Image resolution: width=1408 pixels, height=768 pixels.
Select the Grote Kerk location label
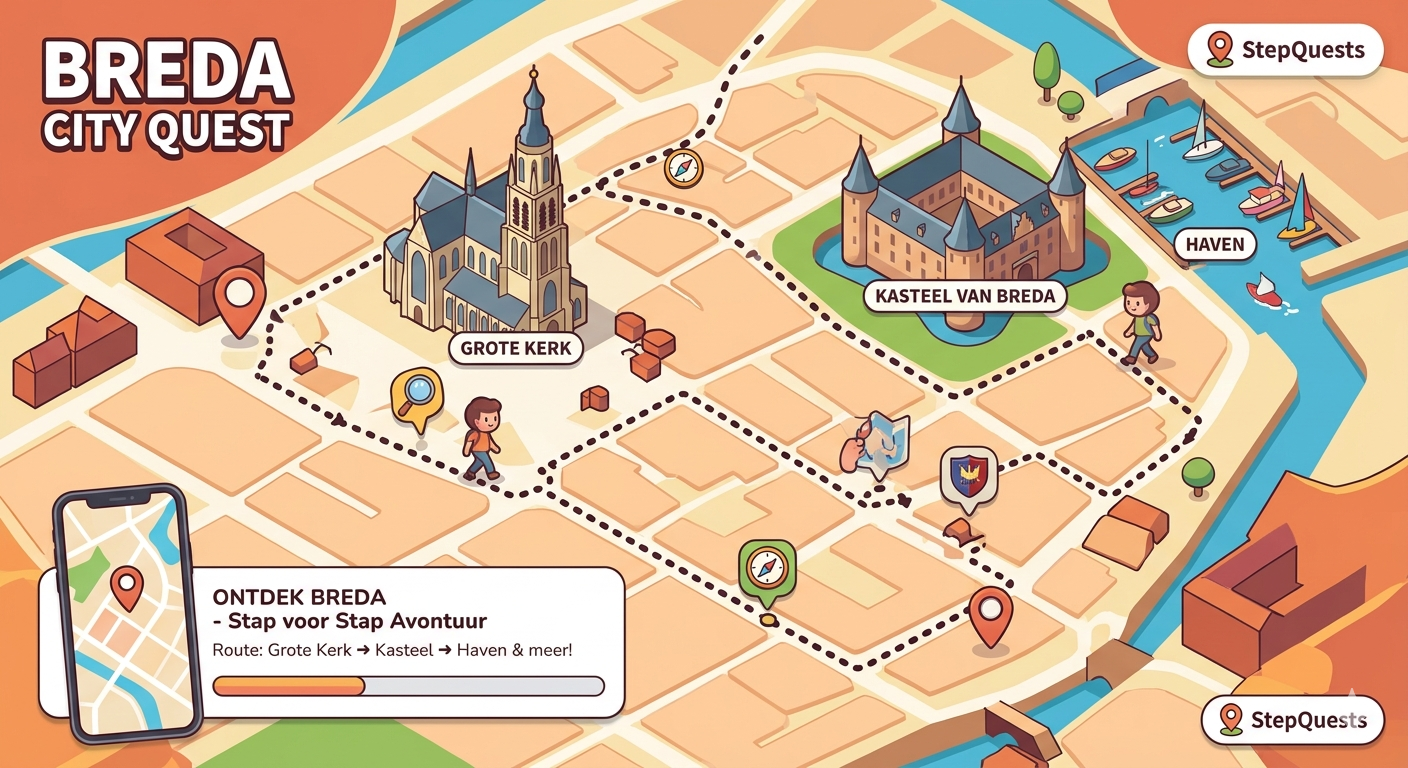(516, 348)
